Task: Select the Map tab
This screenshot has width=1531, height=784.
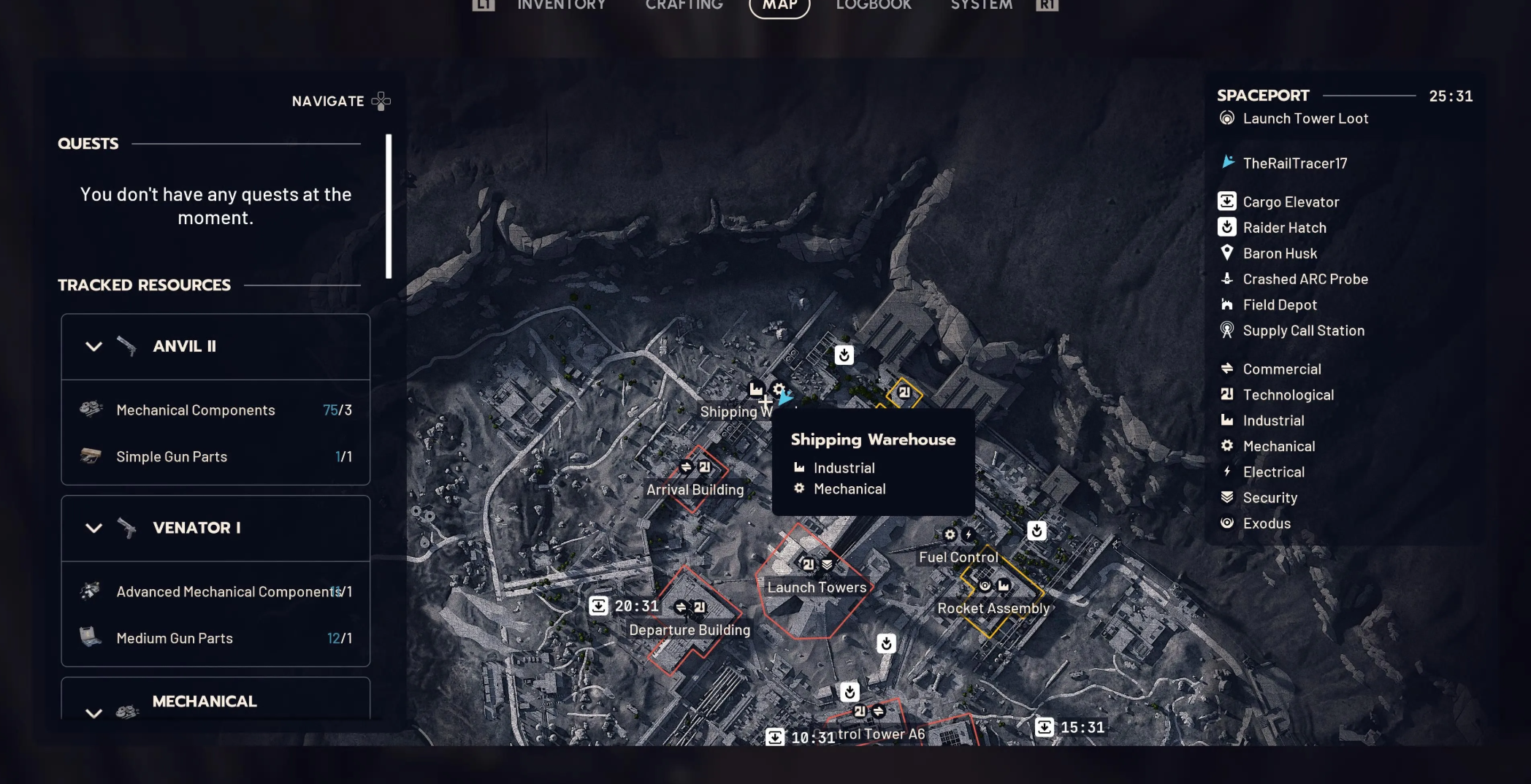Action: (x=779, y=6)
